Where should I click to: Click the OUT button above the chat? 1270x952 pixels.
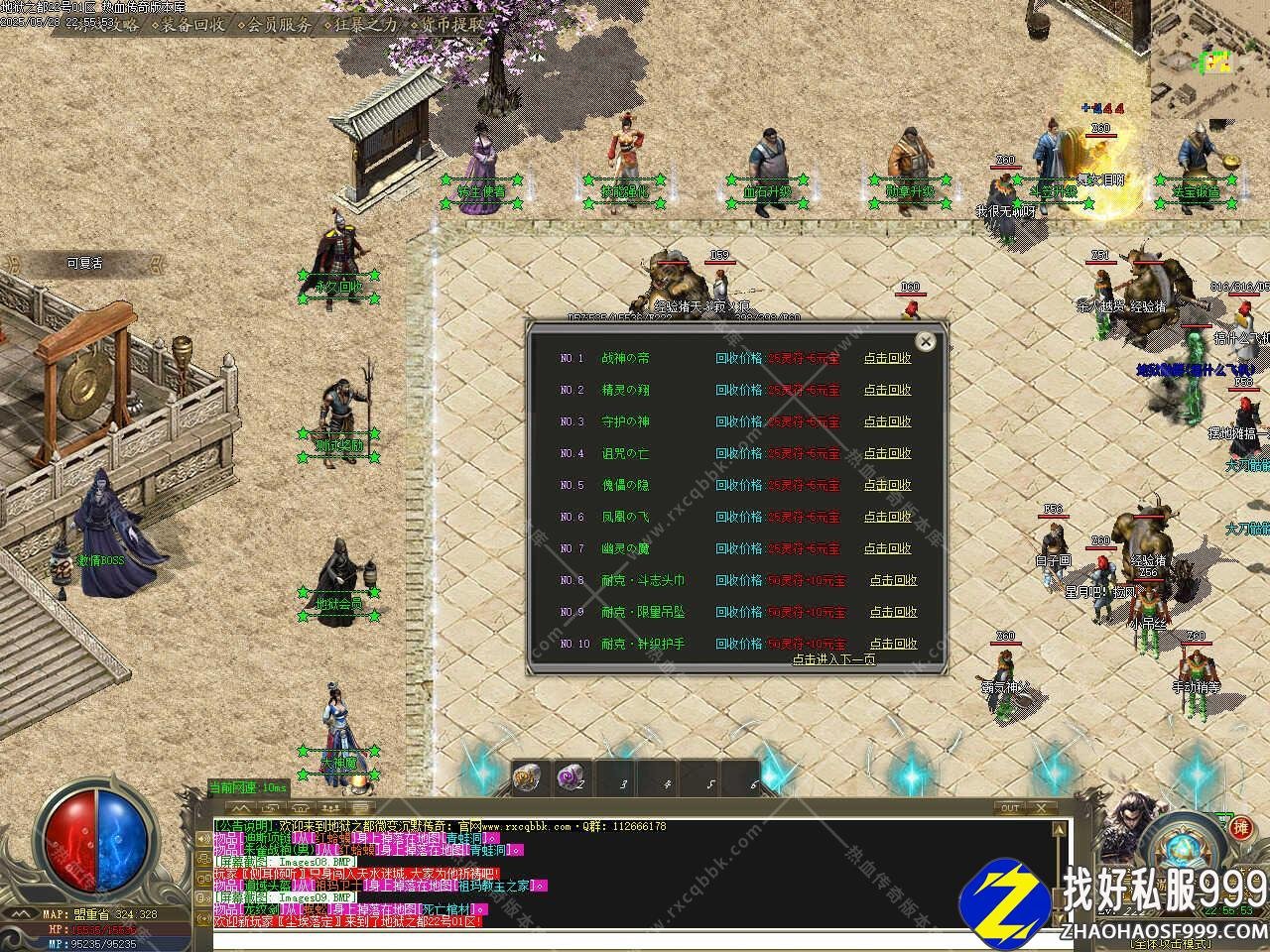click(1010, 808)
